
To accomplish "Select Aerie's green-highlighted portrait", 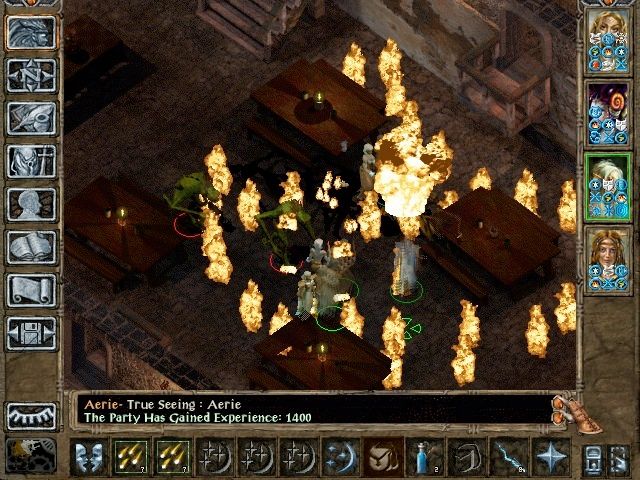I will 608,187.
